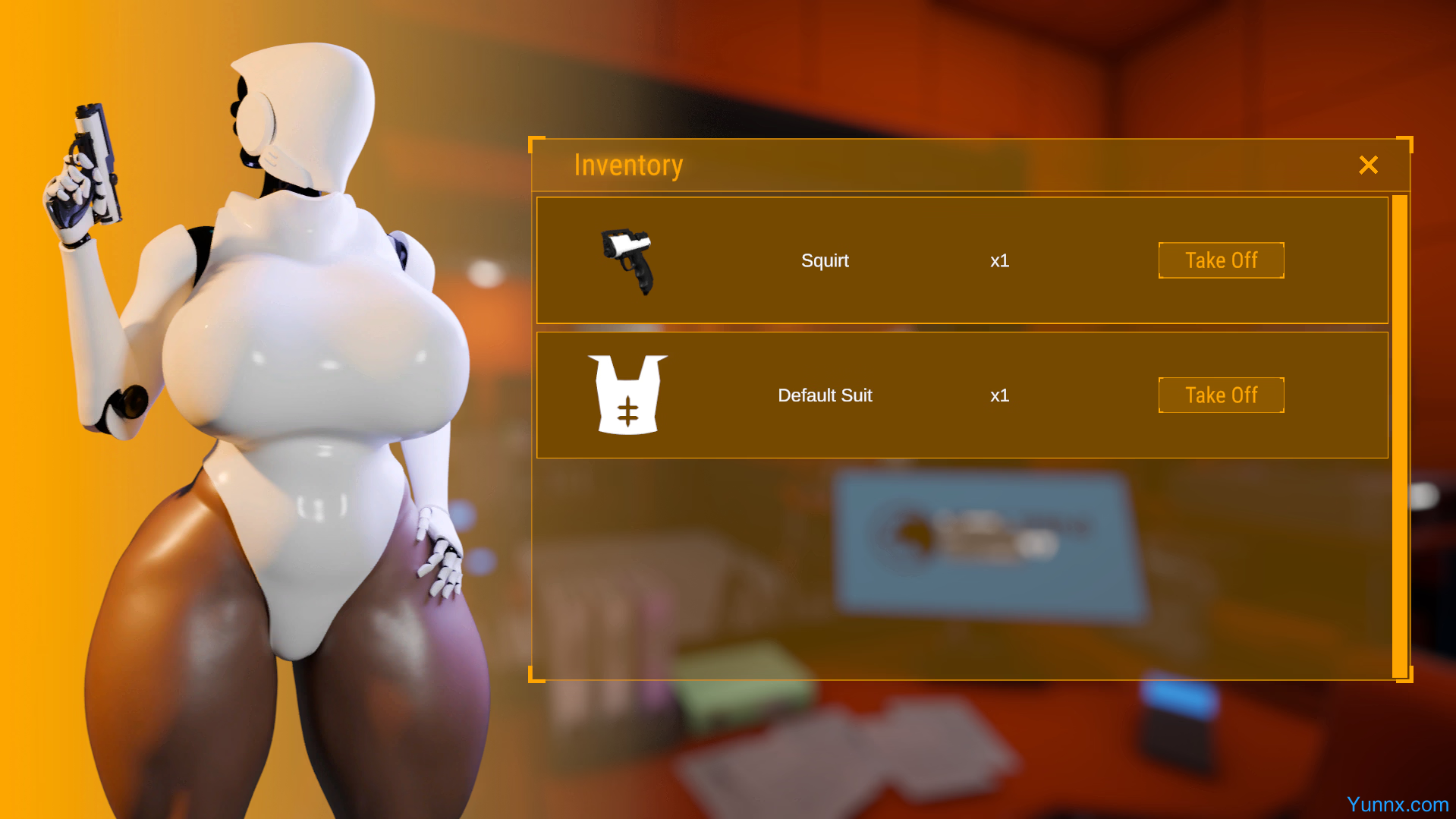The width and height of the screenshot is (1456, 819).
Task: Take off the Default Suit
Action: pos(1221,395)
